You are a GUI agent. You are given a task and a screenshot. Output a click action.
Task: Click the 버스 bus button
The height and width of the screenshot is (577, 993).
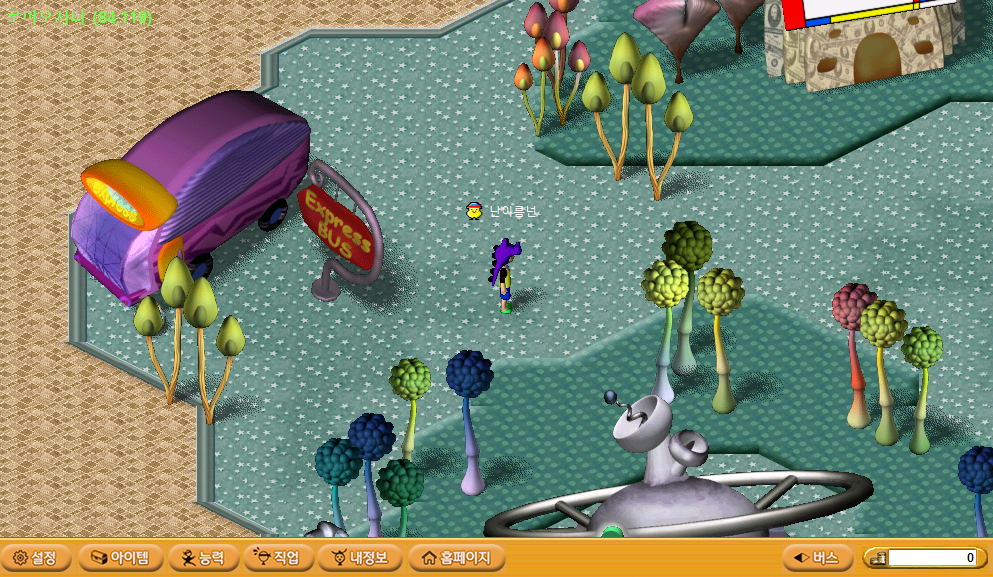tap(817, 557)
